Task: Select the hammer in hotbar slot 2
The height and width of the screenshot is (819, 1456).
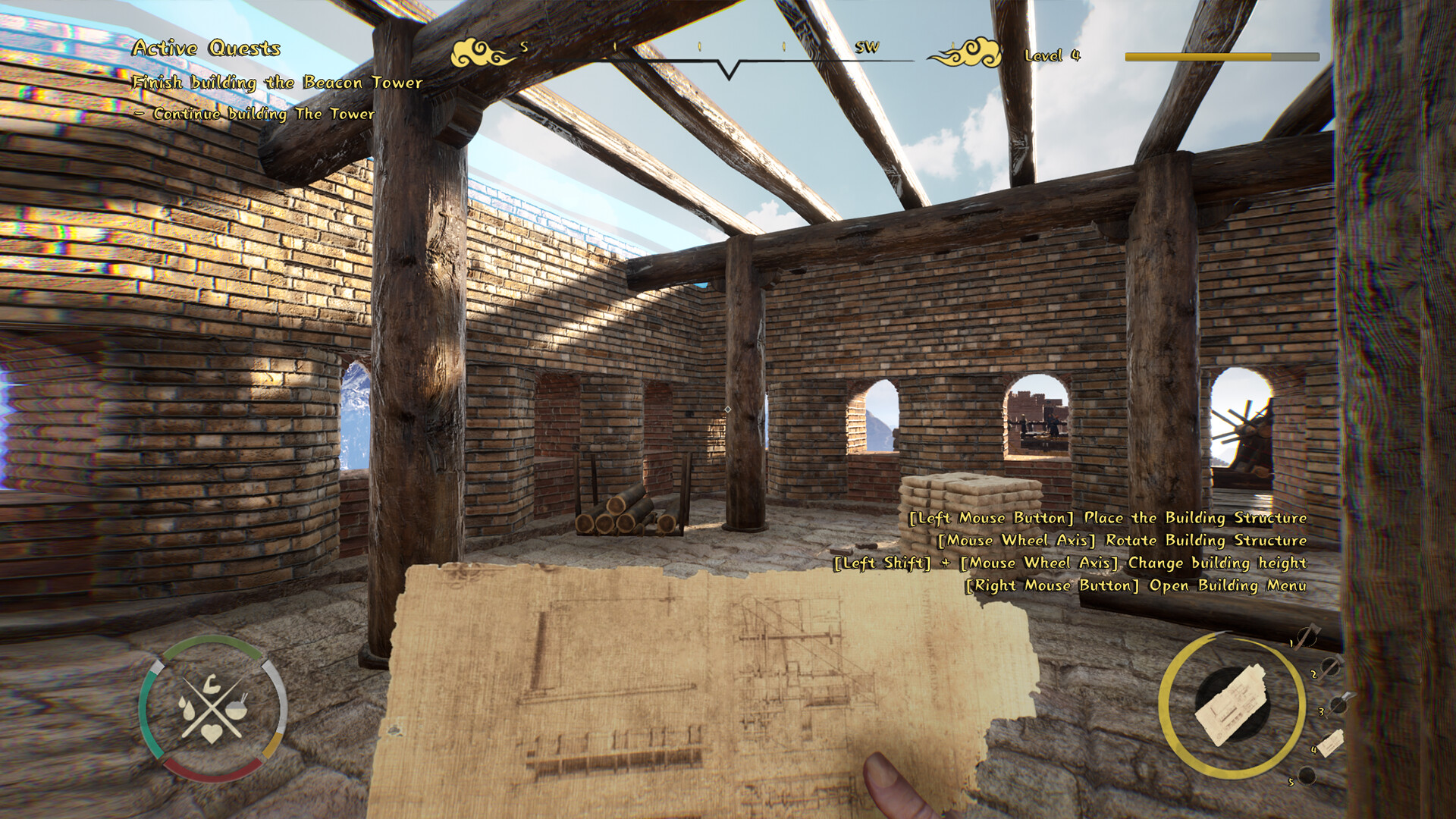Action: (x=1331, y=667)
